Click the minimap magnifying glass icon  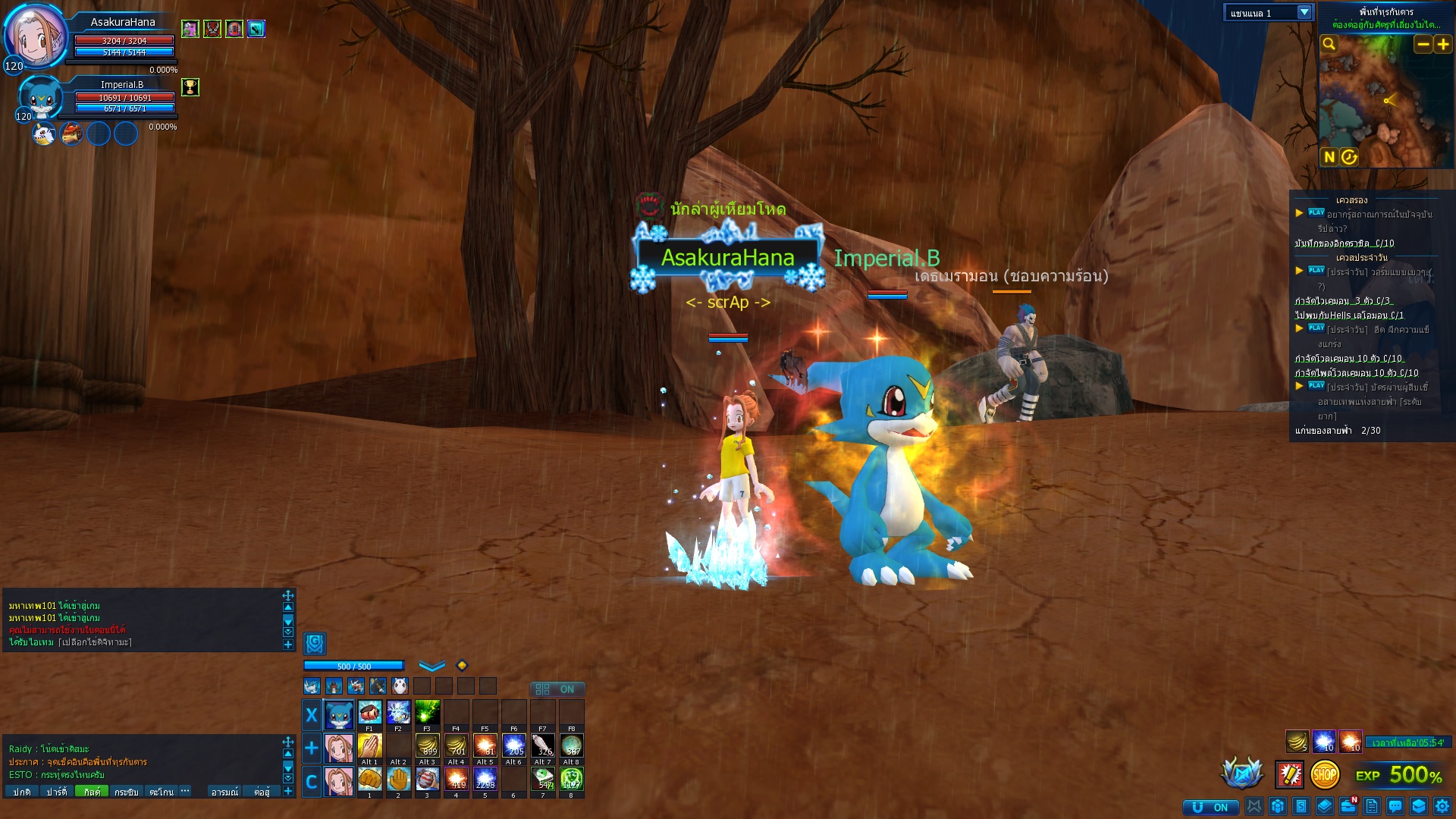[1329, 45]
